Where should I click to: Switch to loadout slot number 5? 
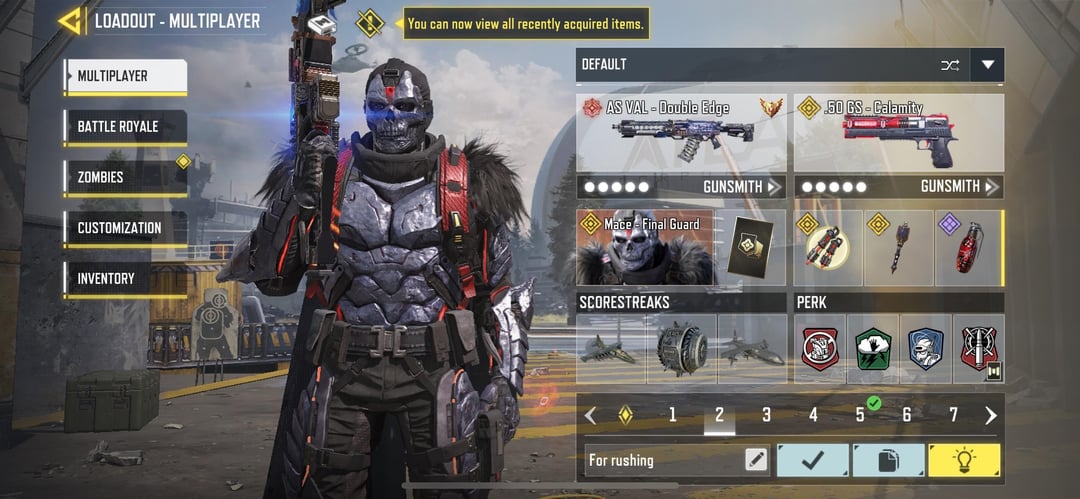coord(860,415)
